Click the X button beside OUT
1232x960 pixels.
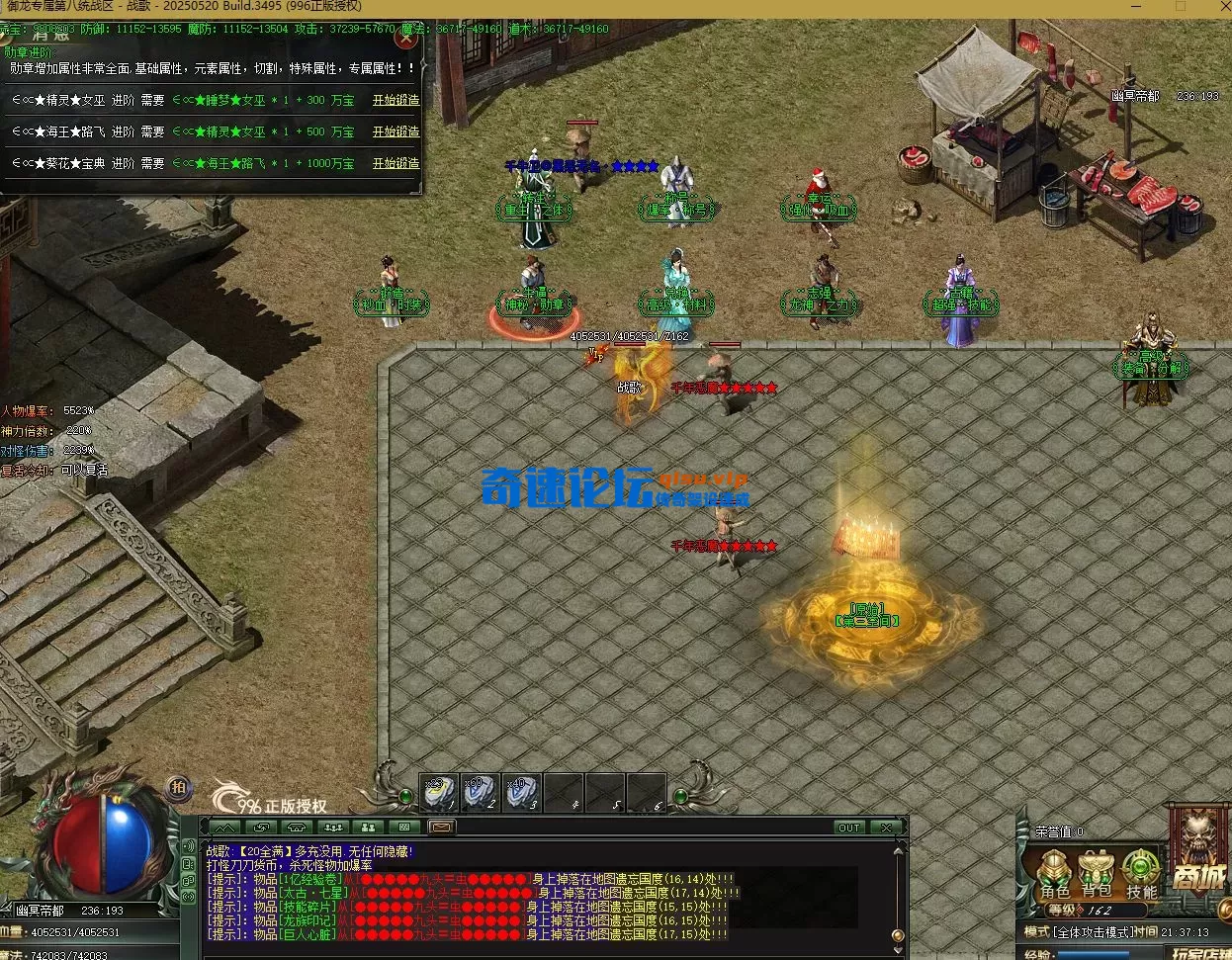(886, 828)
